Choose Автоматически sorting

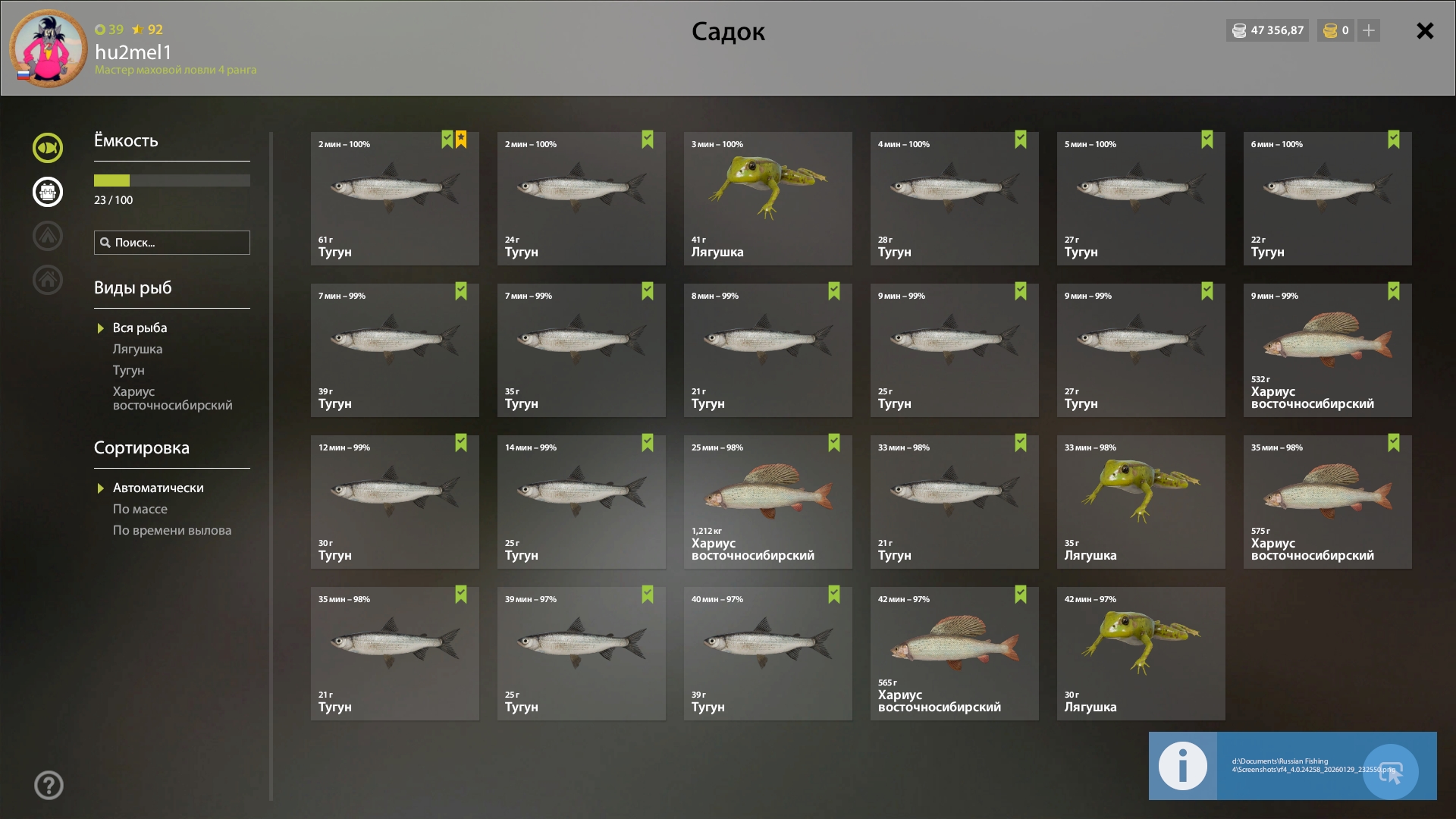[x=158, y=488]
